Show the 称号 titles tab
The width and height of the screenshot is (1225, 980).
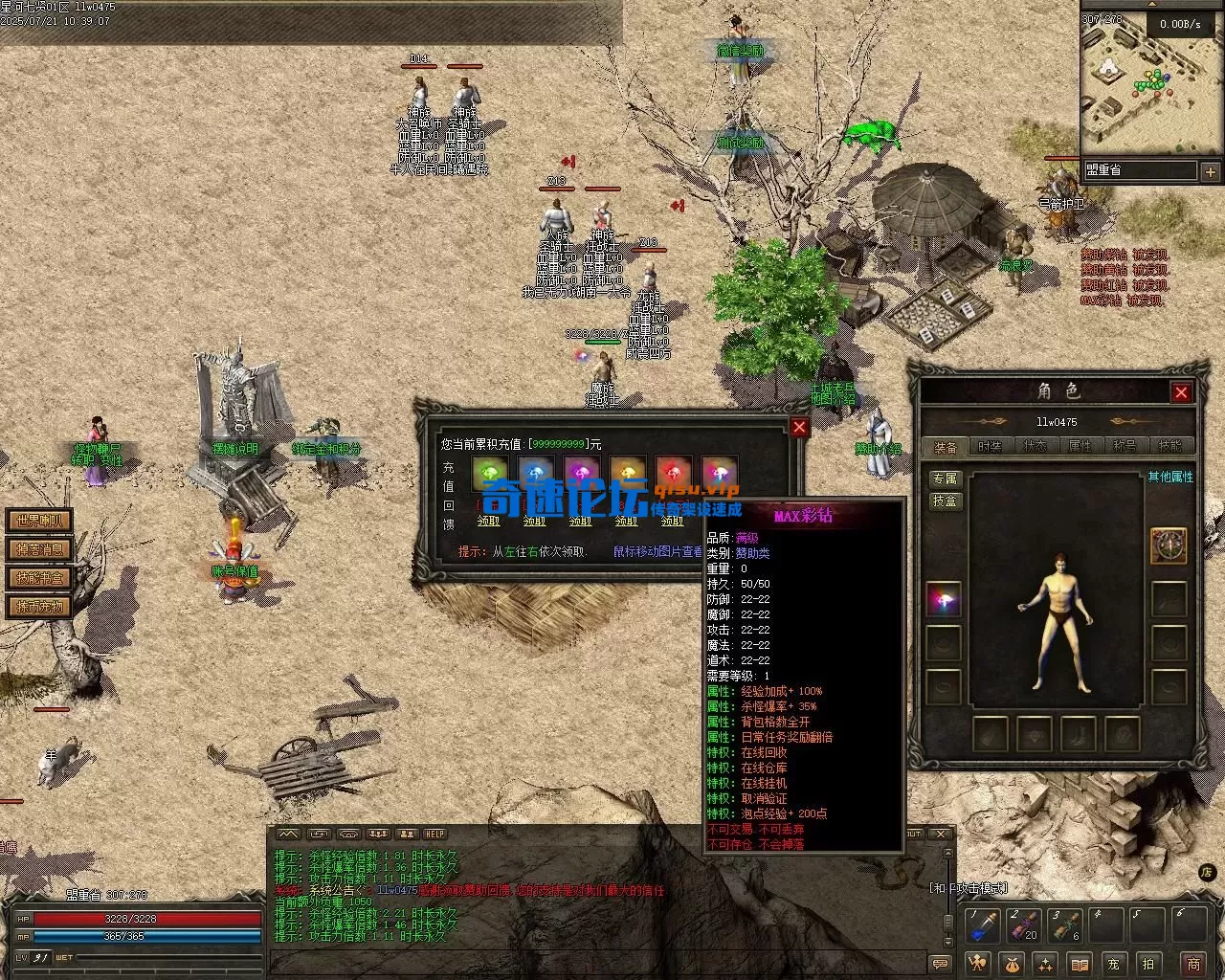pyautogui.click(x=1125, y=446)
